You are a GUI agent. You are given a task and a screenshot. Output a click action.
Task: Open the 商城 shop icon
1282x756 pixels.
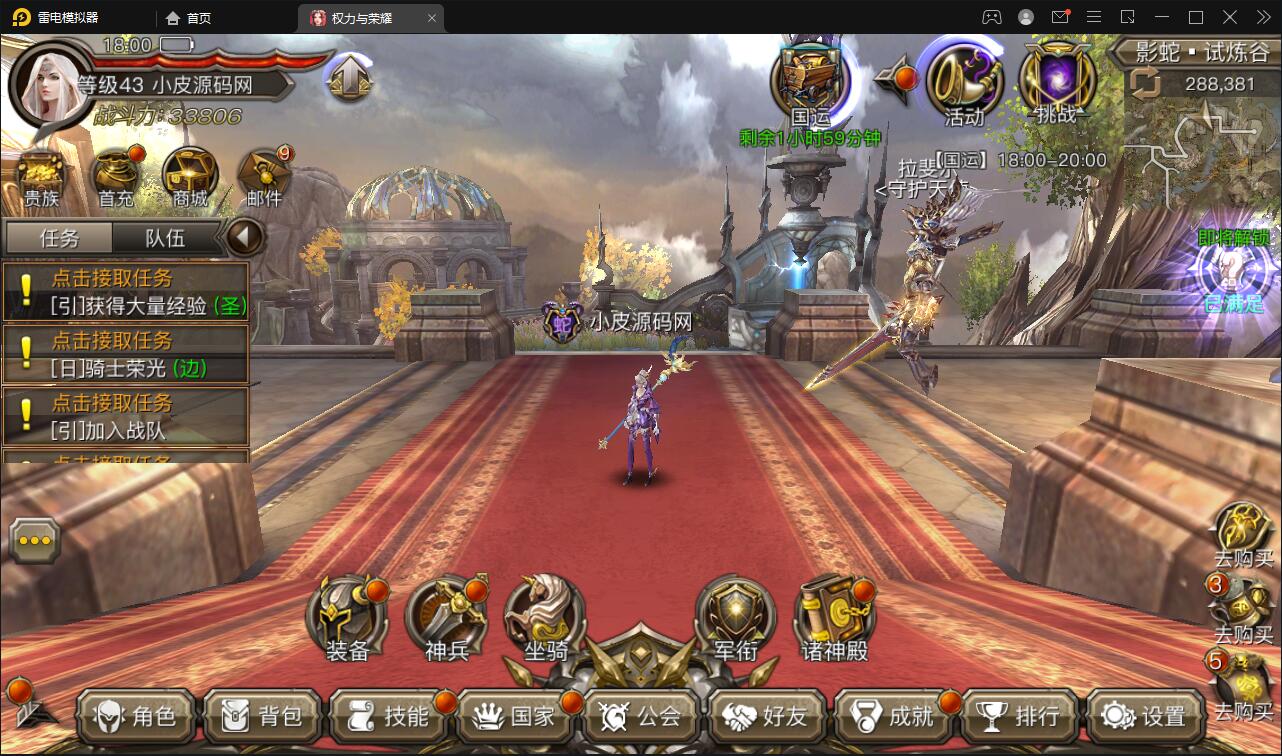190,177
